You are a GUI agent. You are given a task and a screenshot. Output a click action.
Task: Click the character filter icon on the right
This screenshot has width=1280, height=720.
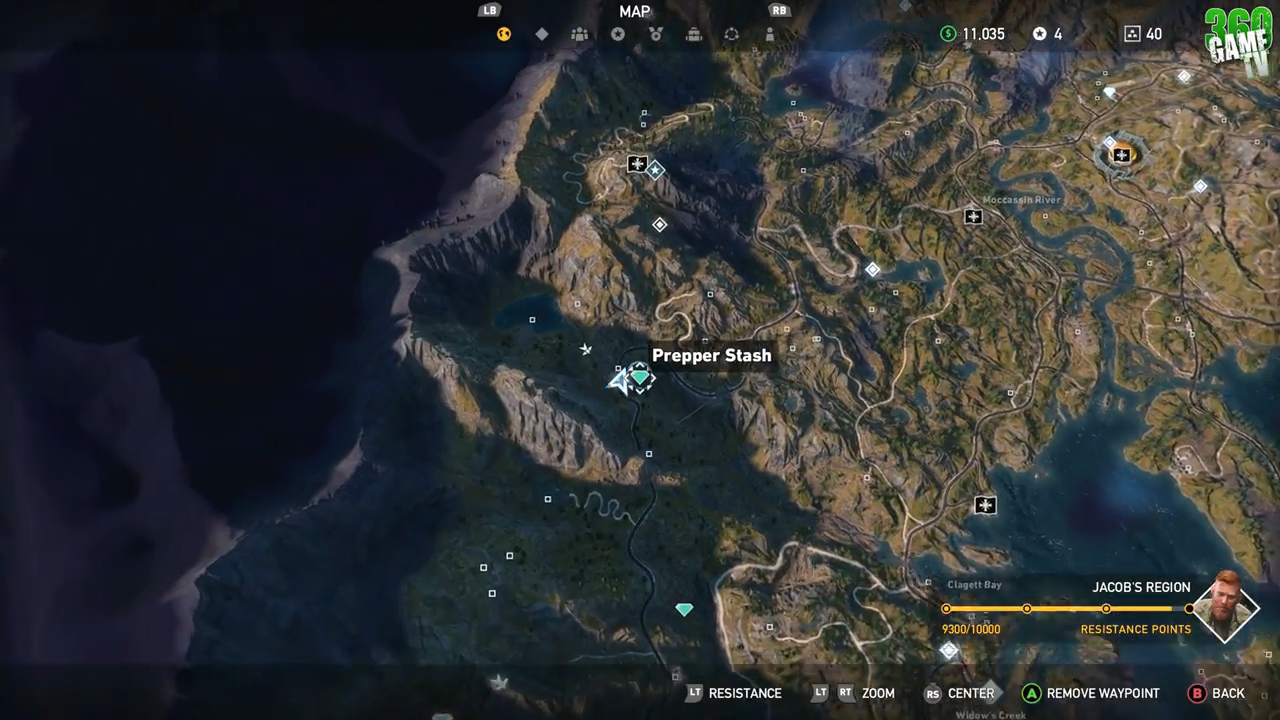pyautogui.click(x=769, y=33)
